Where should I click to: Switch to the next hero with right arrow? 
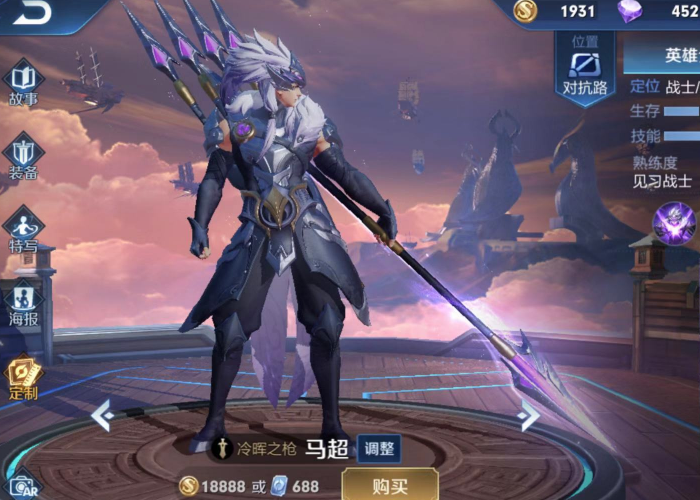click(x=529, y=415)
